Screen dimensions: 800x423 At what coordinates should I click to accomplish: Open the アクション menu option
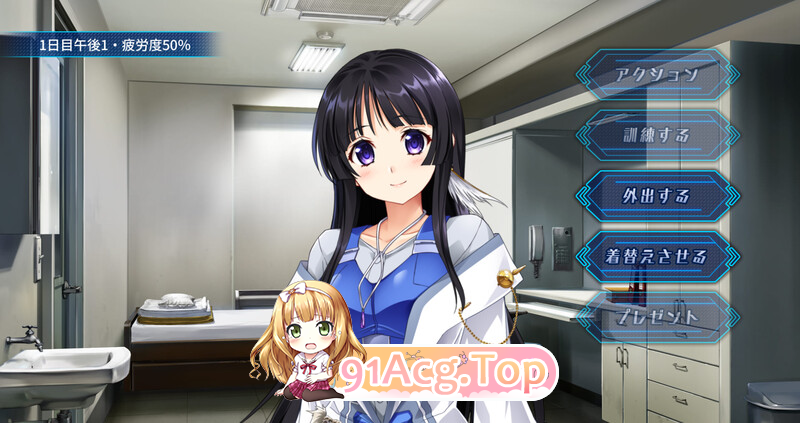[656, 74]
